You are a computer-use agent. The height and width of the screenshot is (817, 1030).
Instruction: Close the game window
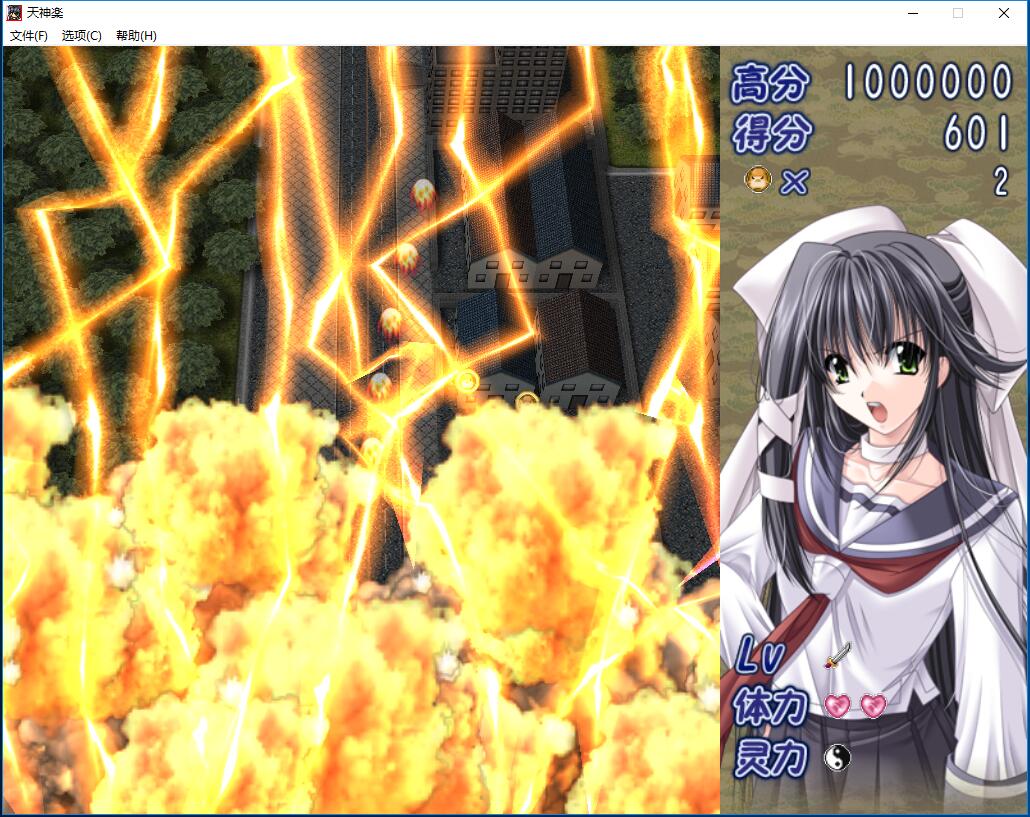(1003, 13)
